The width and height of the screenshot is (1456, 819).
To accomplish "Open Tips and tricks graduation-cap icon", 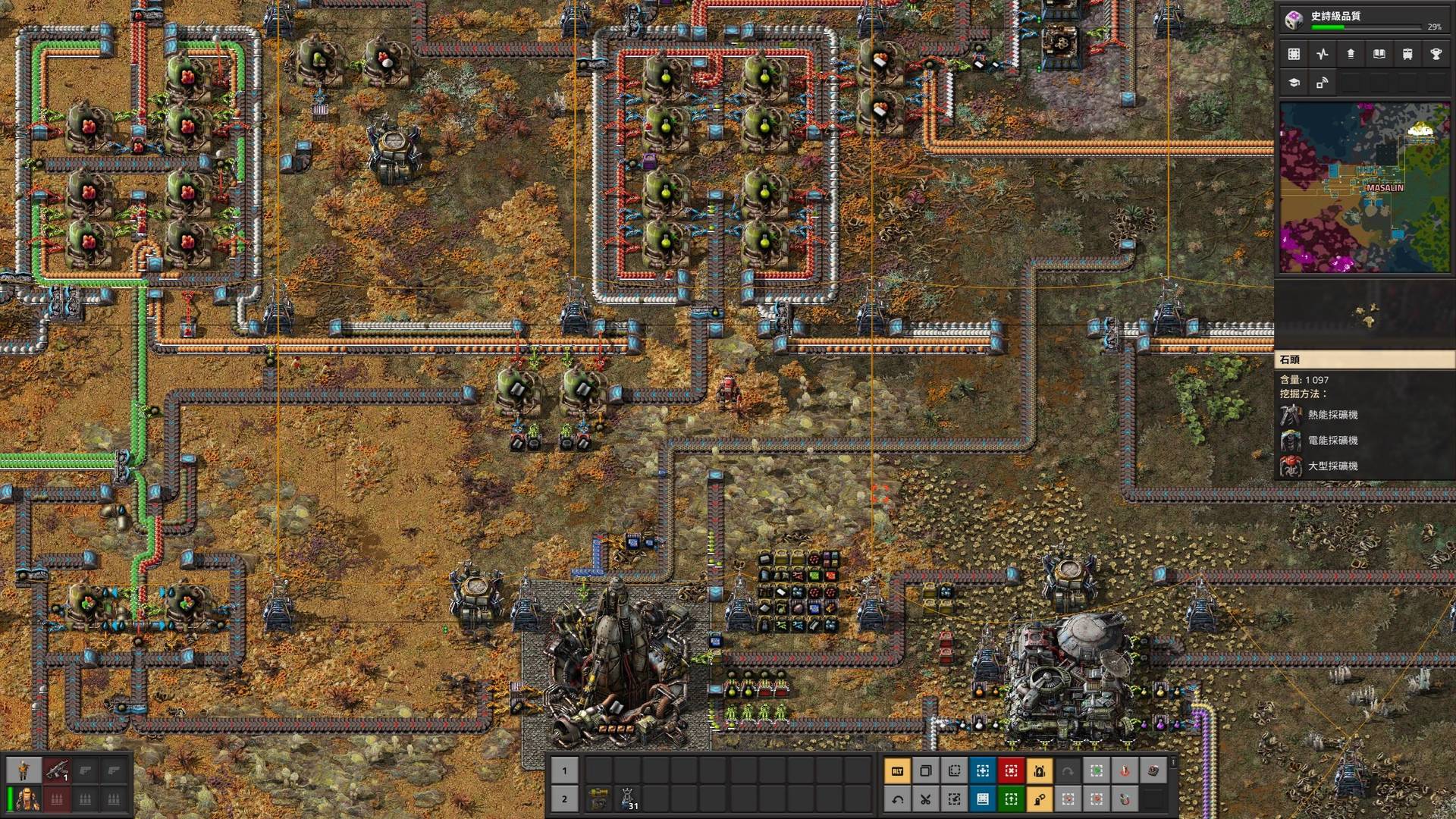I will tap(1294, 84).
